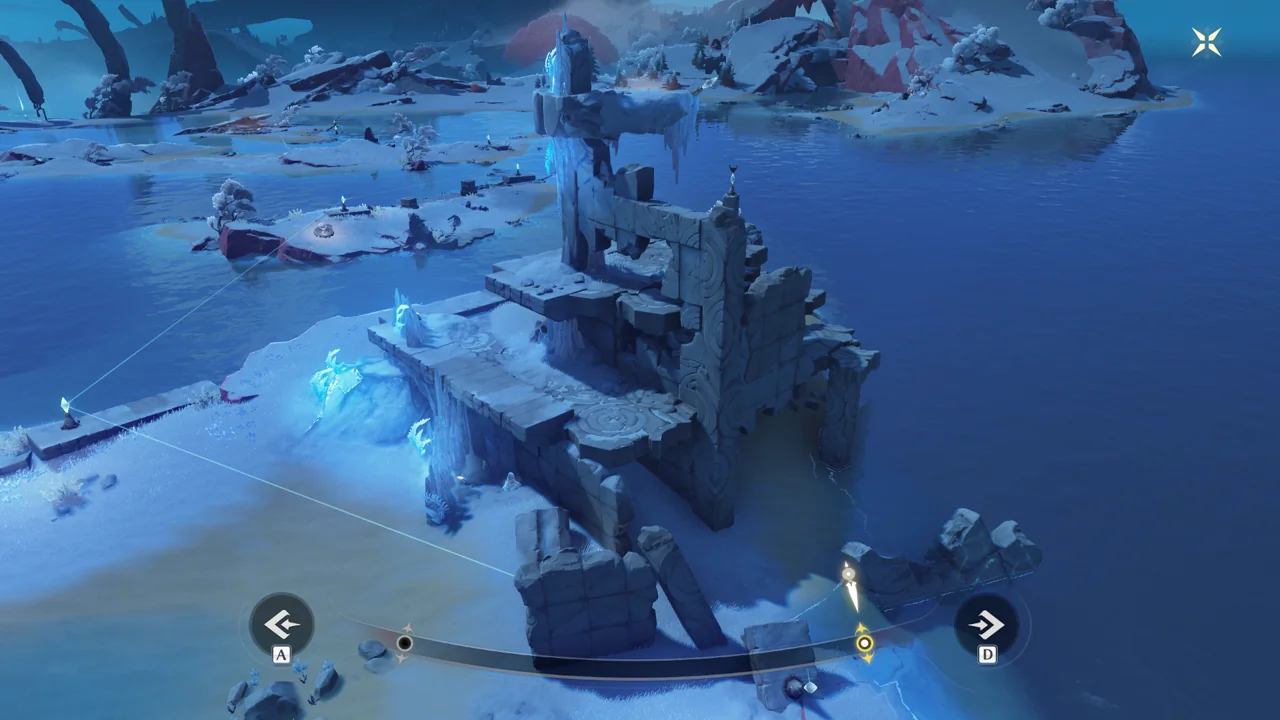The height and width of the screenshot is (720, 1280).
Task: Select the golden highlighted node on the track
Action: coord(864,643)
